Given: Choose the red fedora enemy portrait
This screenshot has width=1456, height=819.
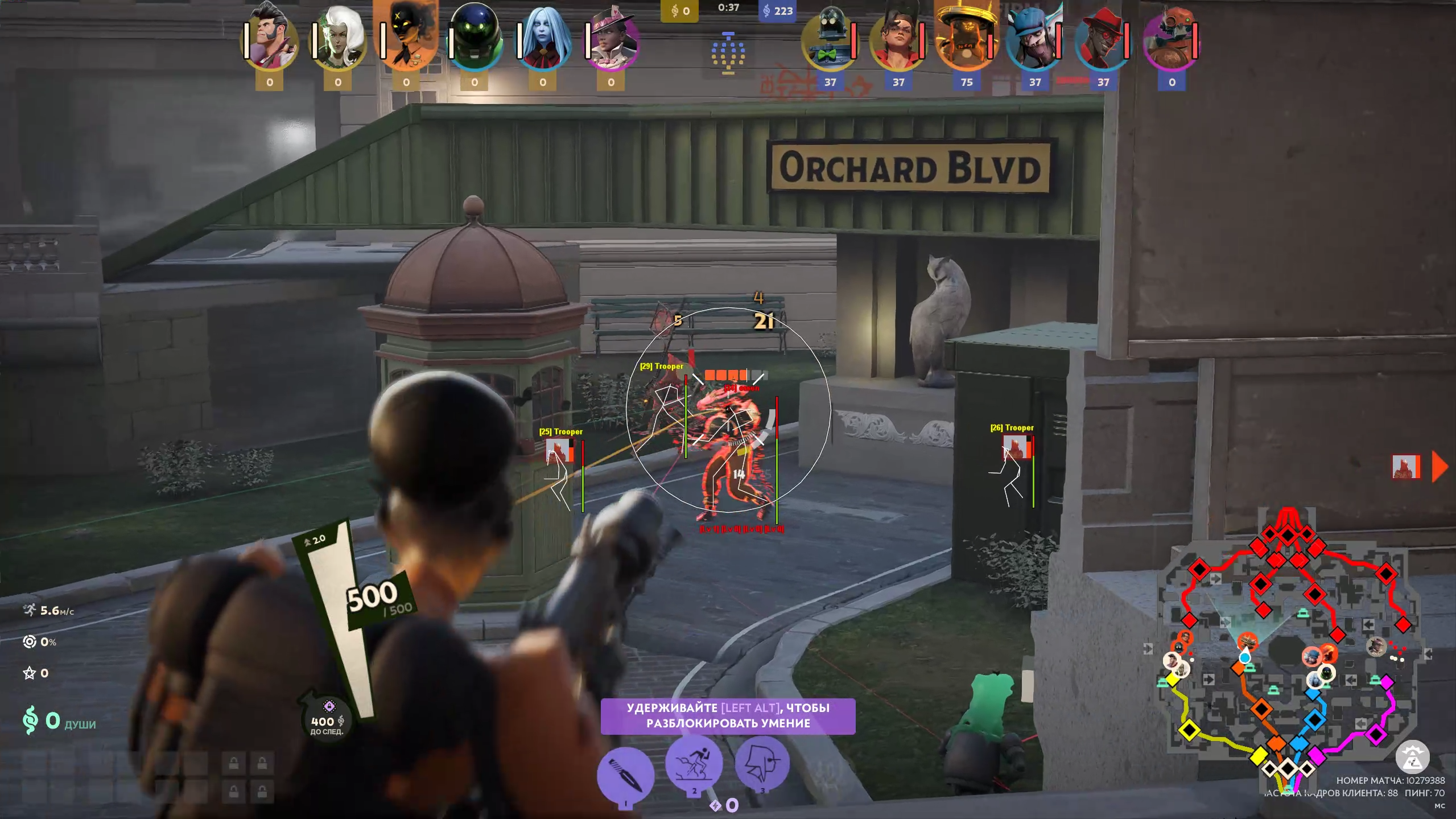Looking at the screenshot, I should (x=1103, y=38).
